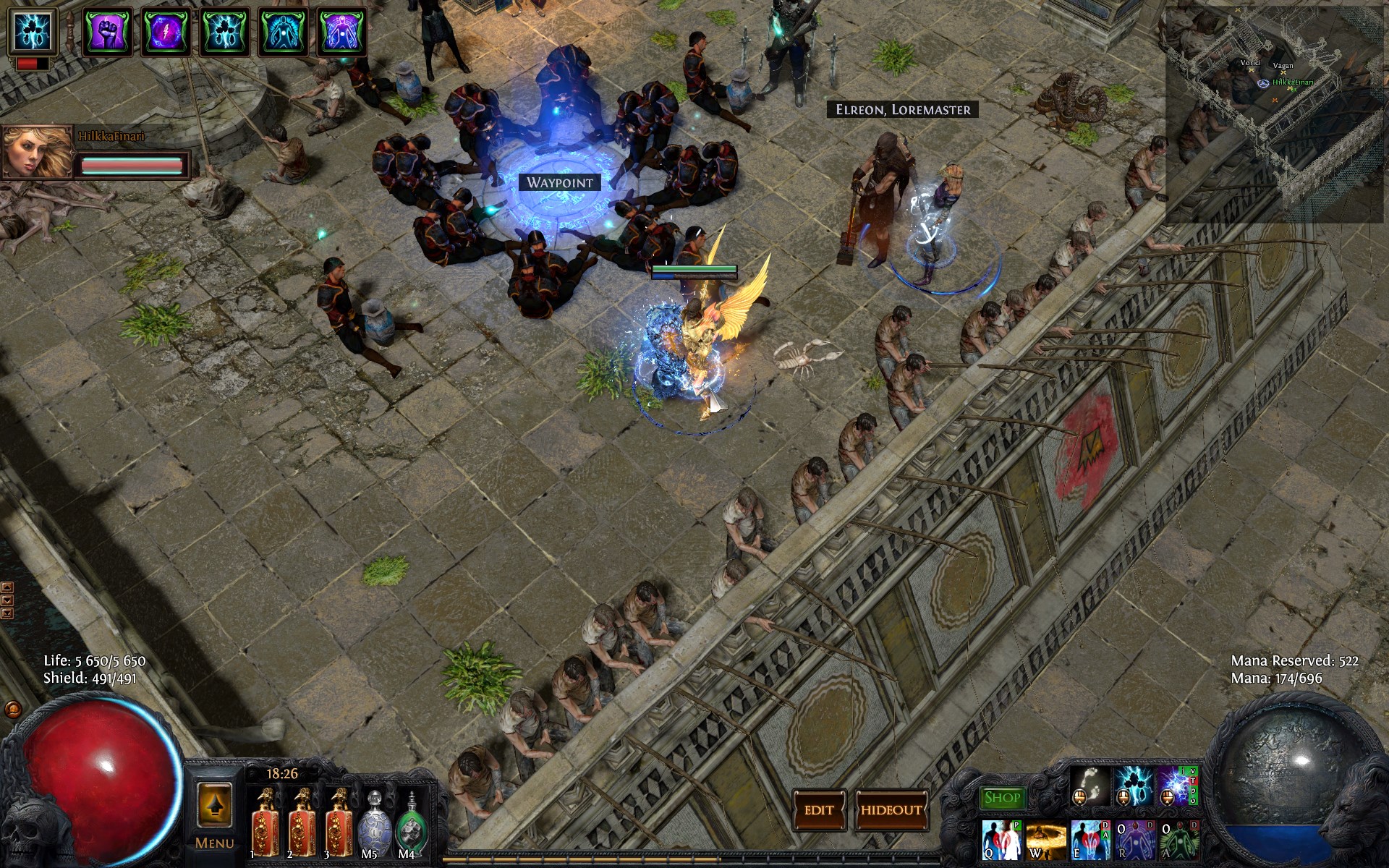Open the green Shop button
The image size is (1389, 868).
coord(1002,798)
